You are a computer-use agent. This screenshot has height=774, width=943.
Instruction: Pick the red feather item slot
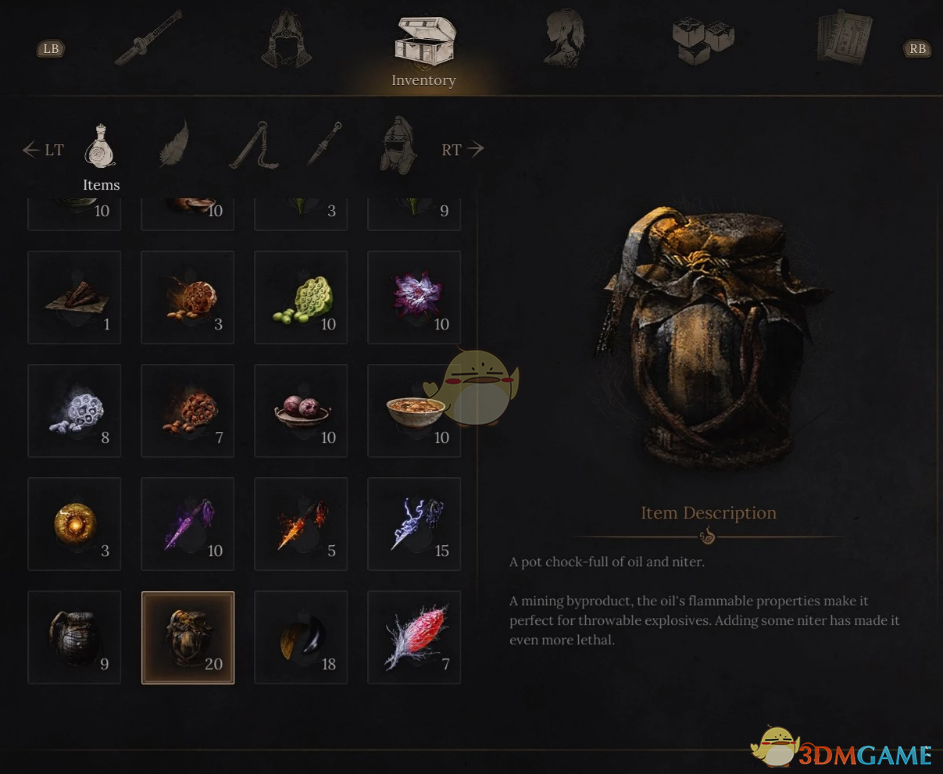[414, 637]
